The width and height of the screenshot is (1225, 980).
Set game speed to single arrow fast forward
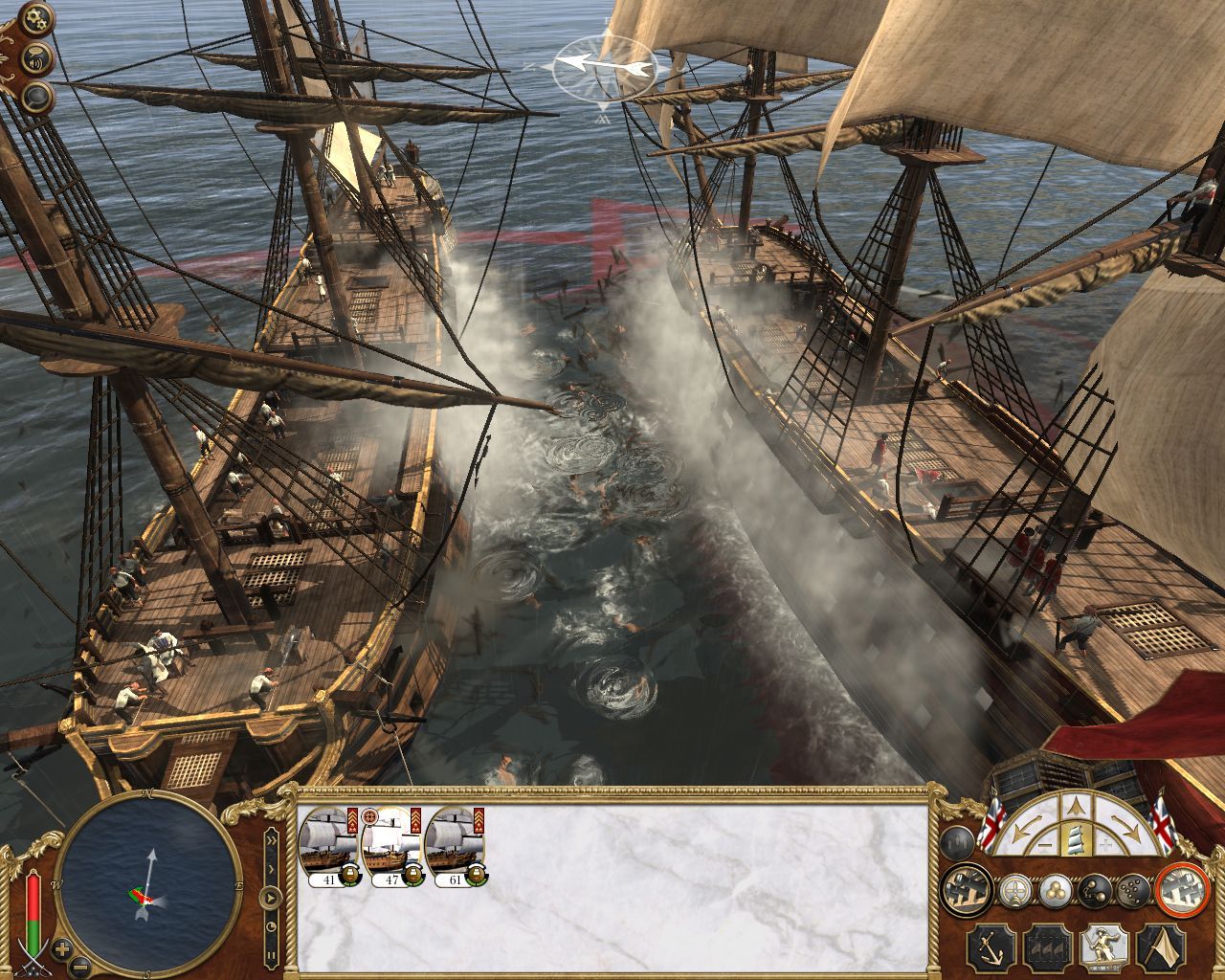(x=271, y=868)
